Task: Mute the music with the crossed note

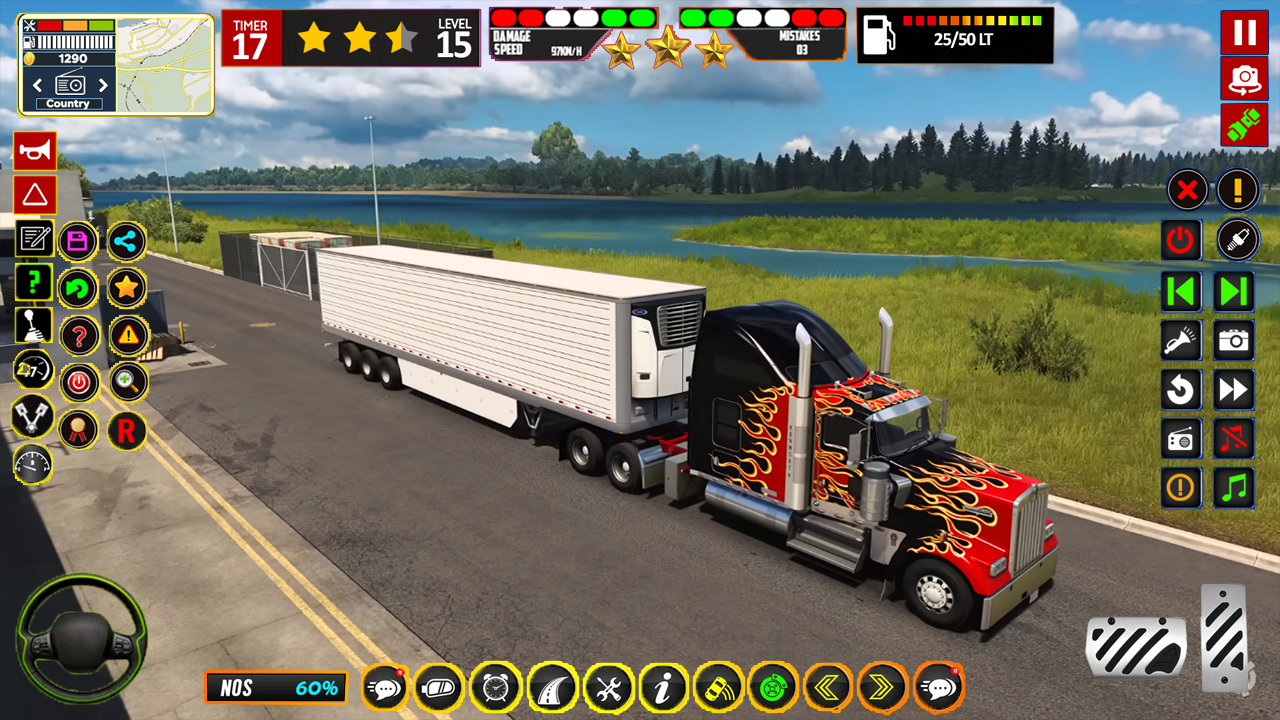Action: (x=1233, y=438)
